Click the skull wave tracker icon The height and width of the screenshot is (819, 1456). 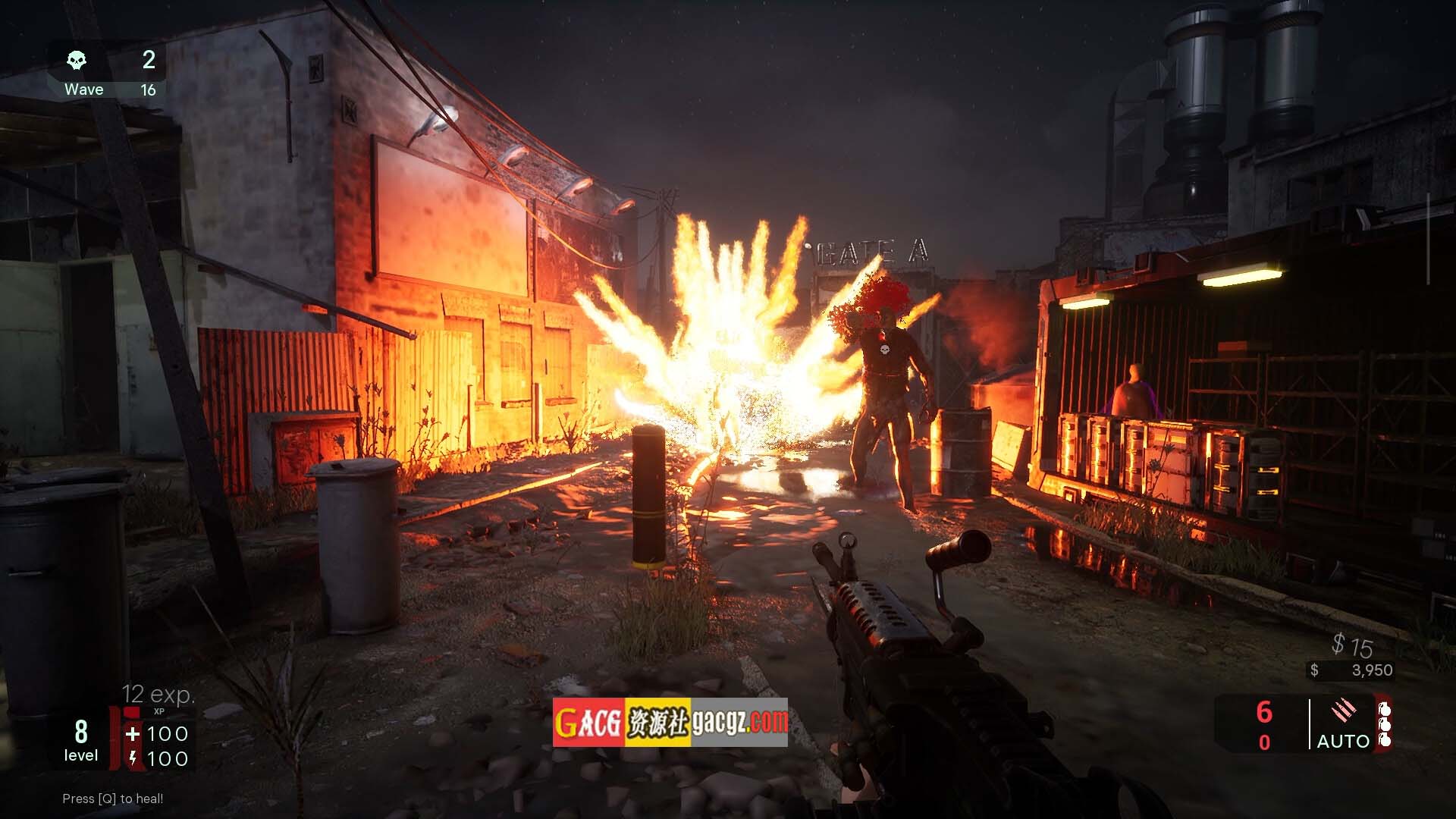77,60
